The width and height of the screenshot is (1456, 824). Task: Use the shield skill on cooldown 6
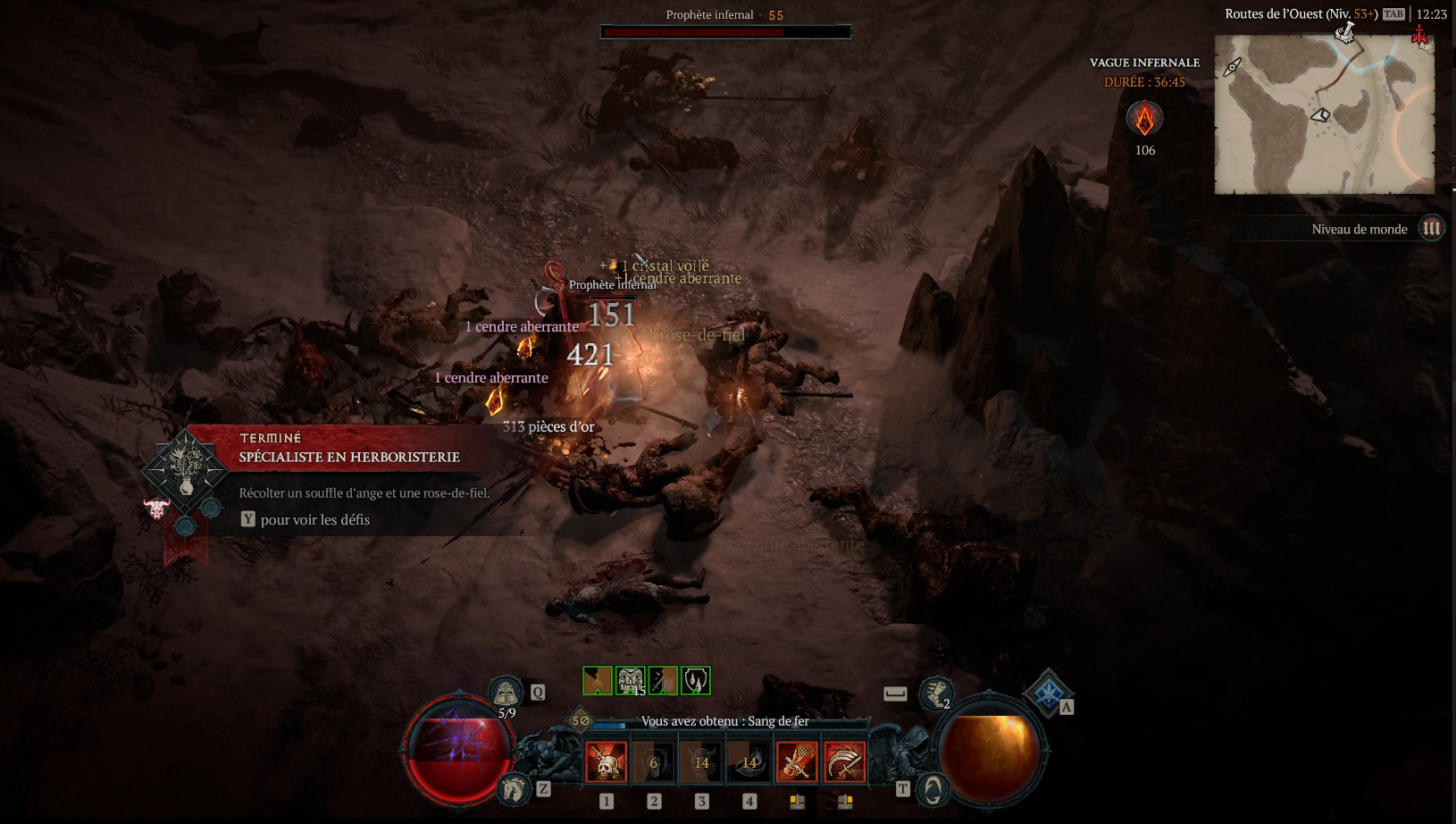(654, 762)
